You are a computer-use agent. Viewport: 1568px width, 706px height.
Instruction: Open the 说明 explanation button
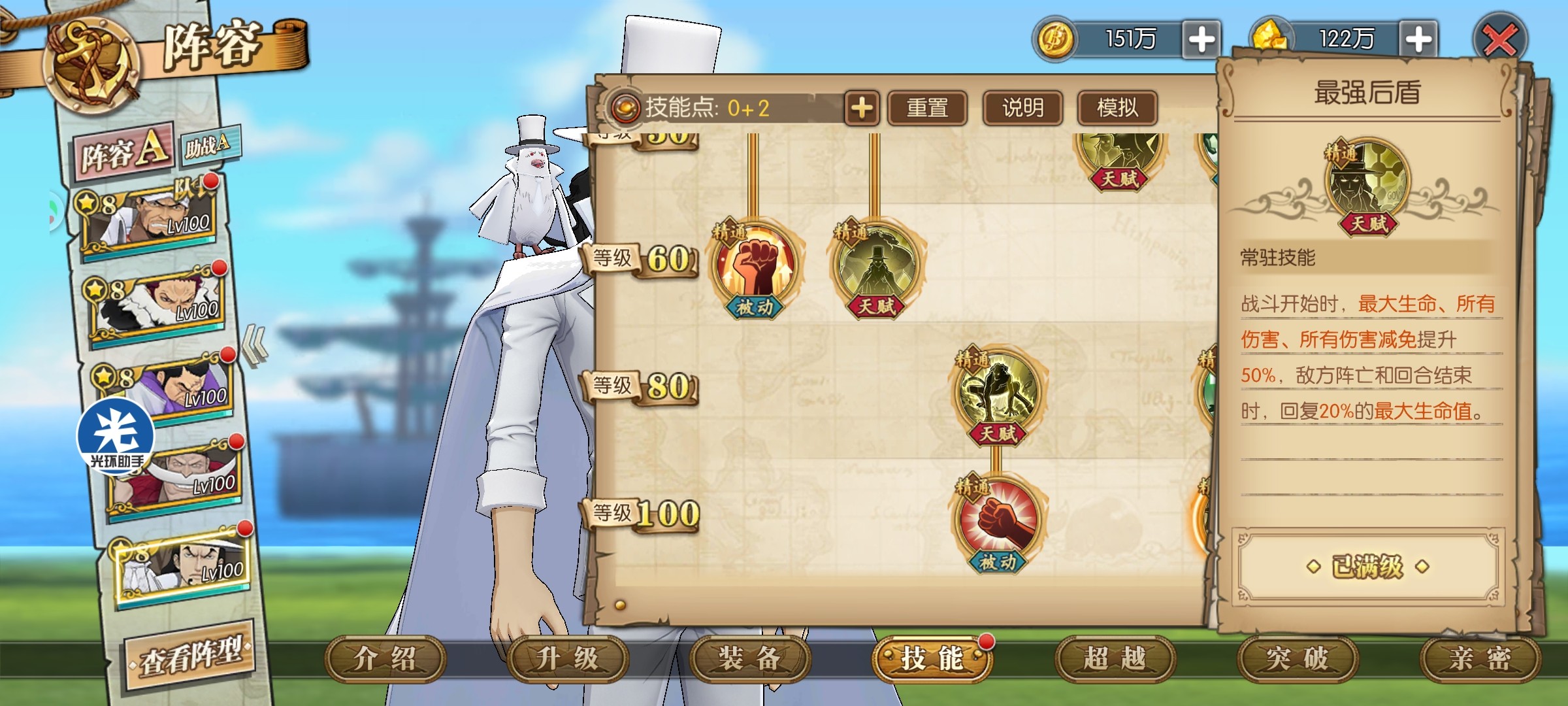tap(1022, 108)
